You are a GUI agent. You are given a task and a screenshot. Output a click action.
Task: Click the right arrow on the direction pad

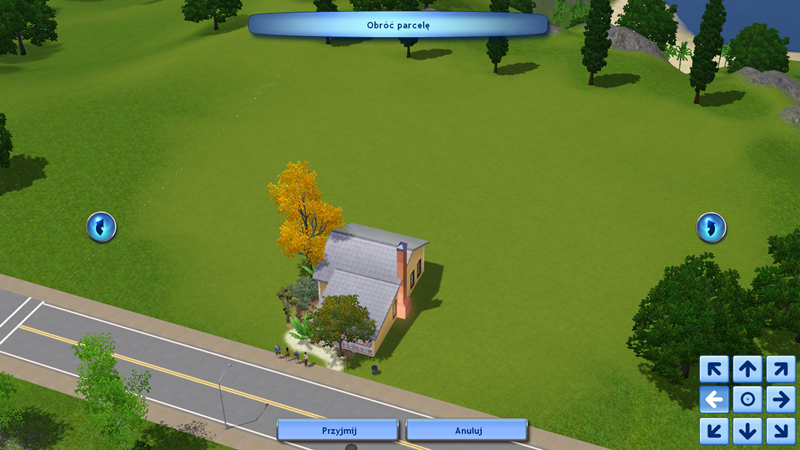pyautogui.click(x=780, y=400)
